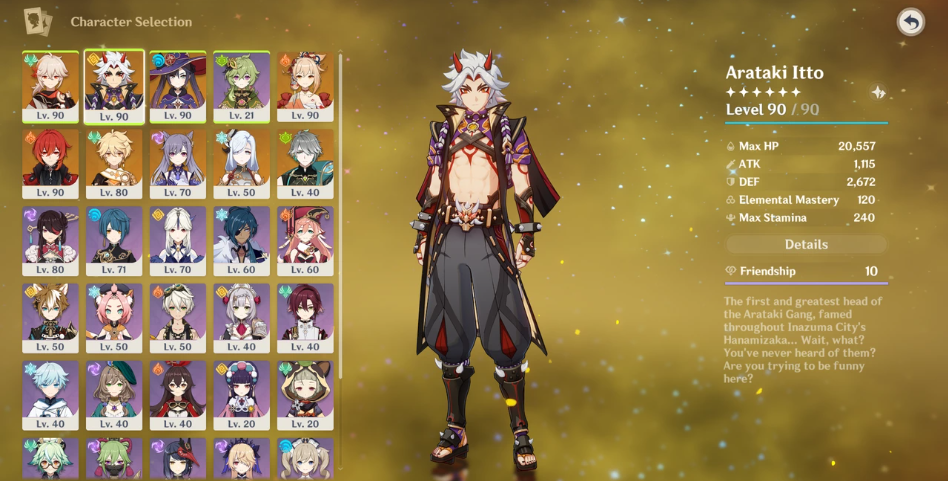Choose red-haired Diluc's portrait

tap(50, 163)
